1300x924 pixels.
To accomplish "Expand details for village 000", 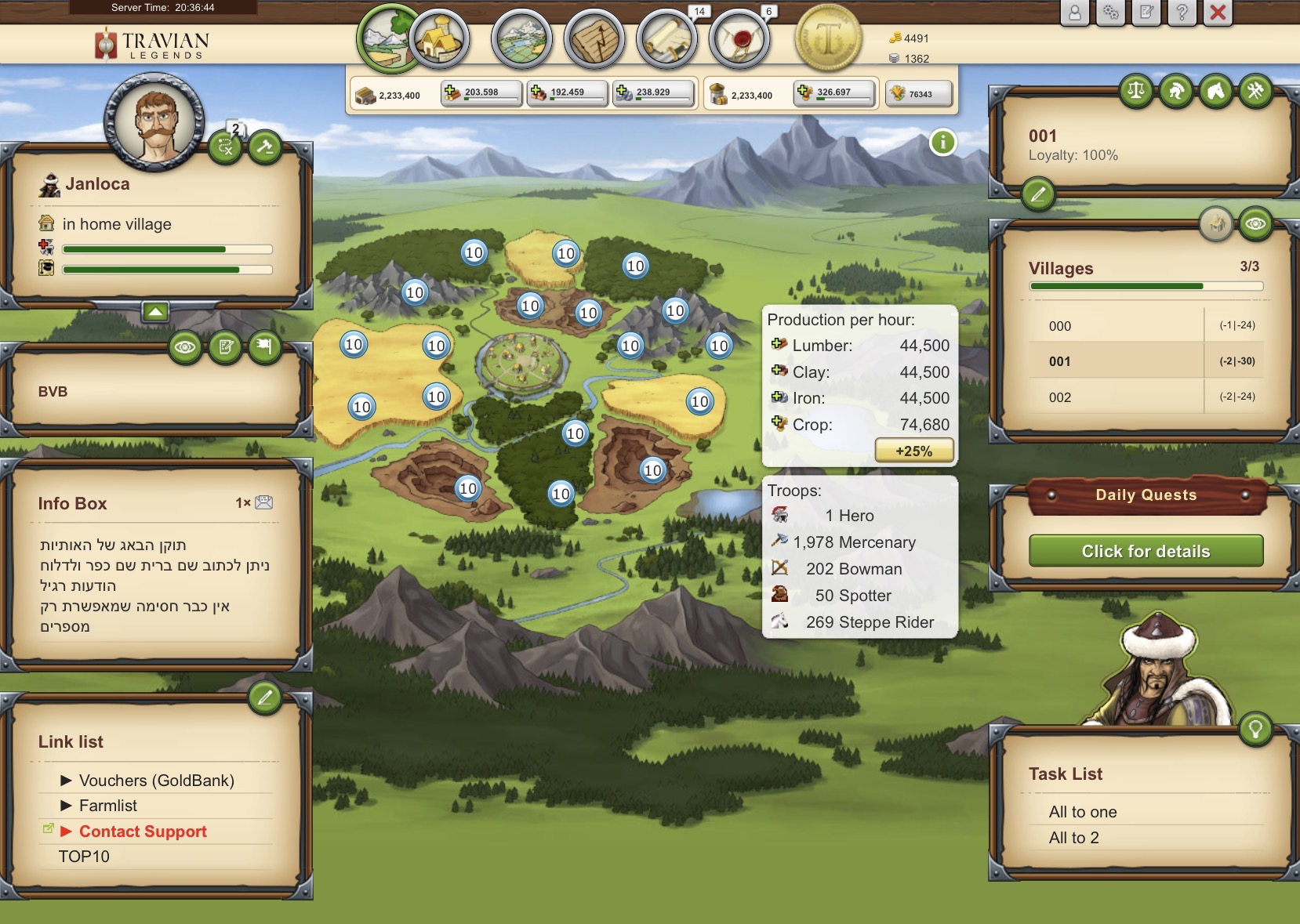I will click(x=1062, y=325).
